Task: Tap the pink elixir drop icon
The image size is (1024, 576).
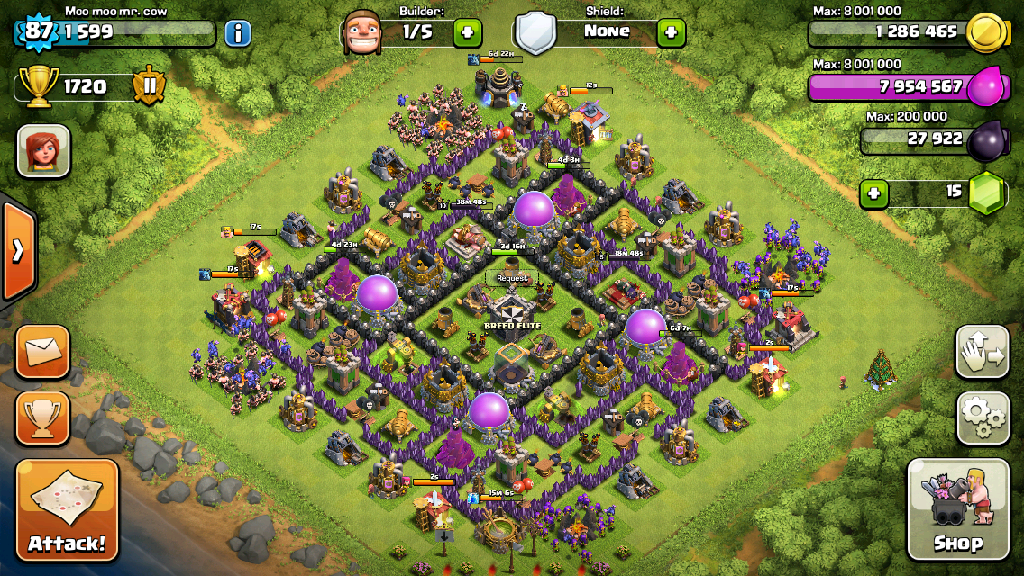Action: point(986,86)
